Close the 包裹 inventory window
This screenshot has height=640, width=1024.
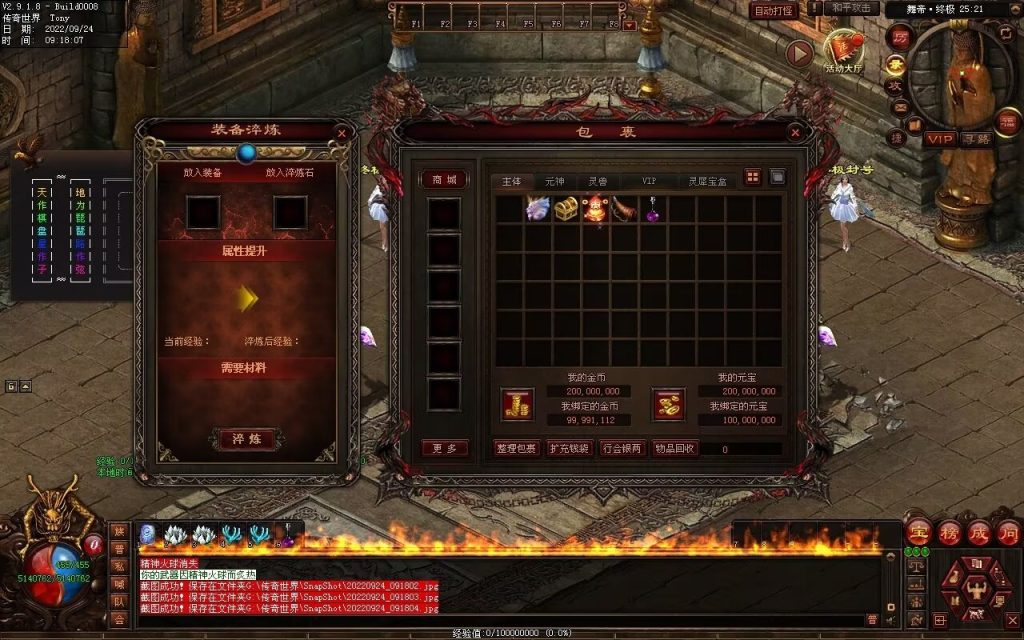pos(795,132)
